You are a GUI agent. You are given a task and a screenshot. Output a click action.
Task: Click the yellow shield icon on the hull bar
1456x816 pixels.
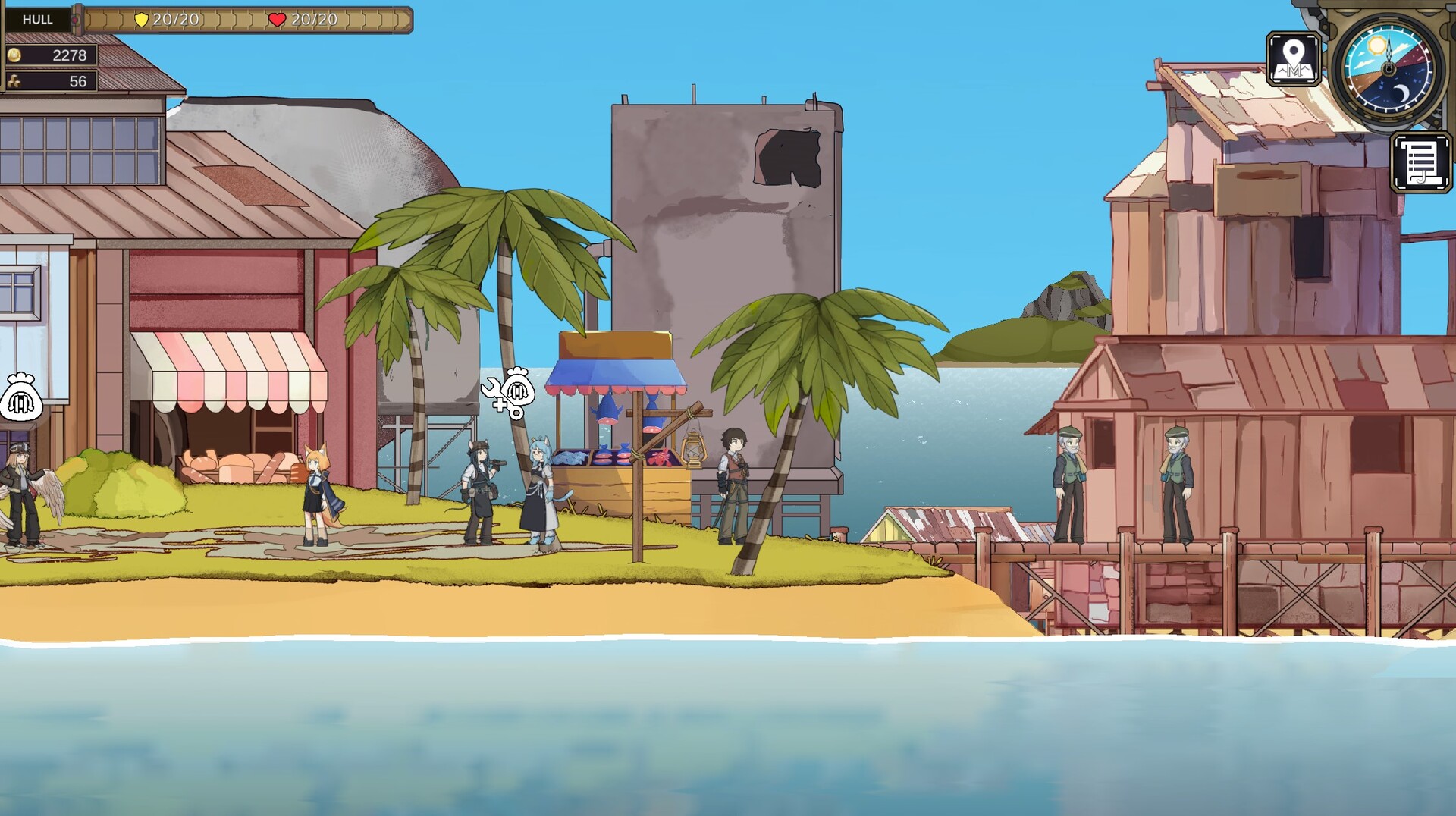141,21
